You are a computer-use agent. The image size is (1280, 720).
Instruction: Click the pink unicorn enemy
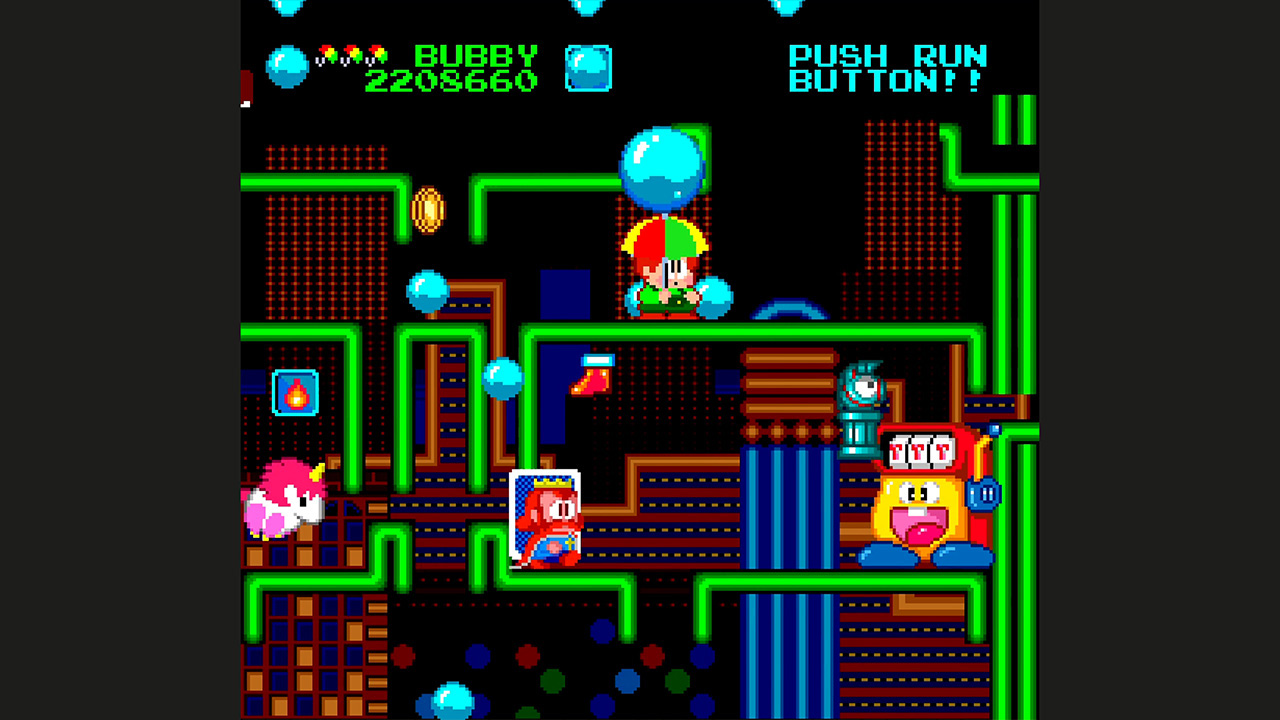pyautogui.click(x=283, y=505)
